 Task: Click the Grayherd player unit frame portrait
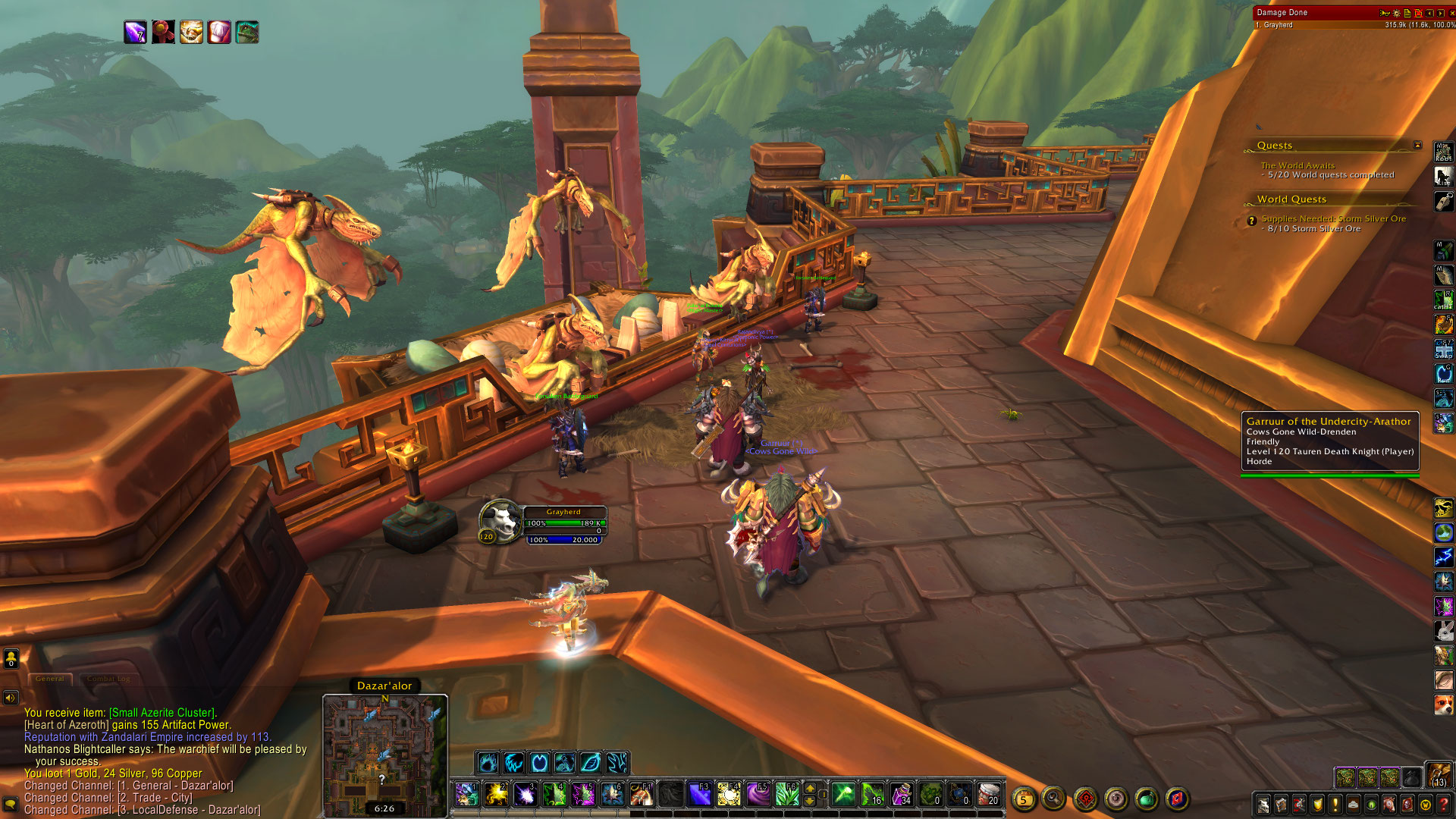click(500, 521)
